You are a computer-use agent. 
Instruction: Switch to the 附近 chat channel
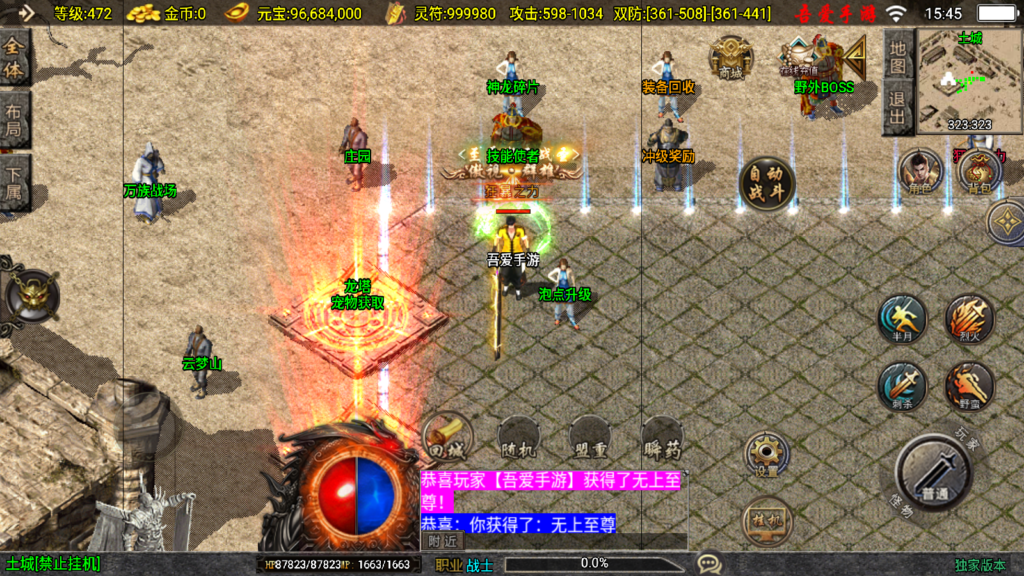[x=443, y=541]
